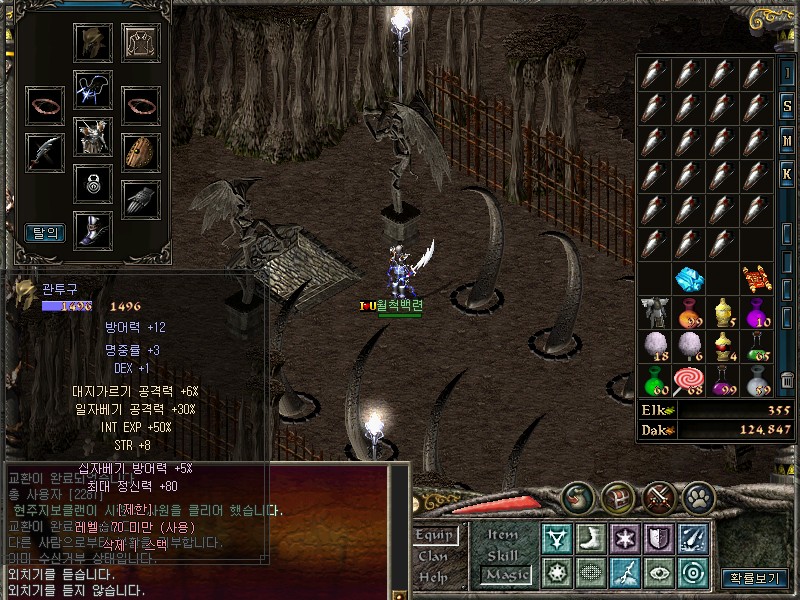Click the trash can icon

(x=787, y=379)
